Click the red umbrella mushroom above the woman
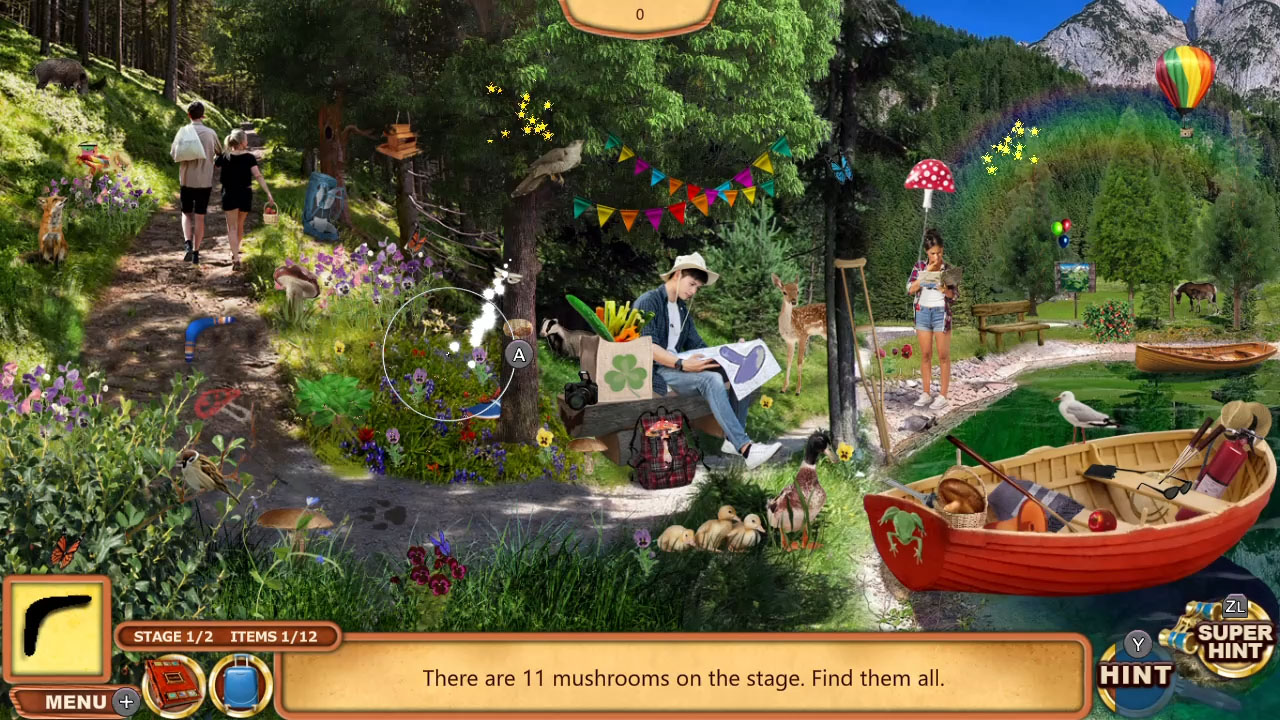Viewport: 1280px width, 720px height. 929,176
